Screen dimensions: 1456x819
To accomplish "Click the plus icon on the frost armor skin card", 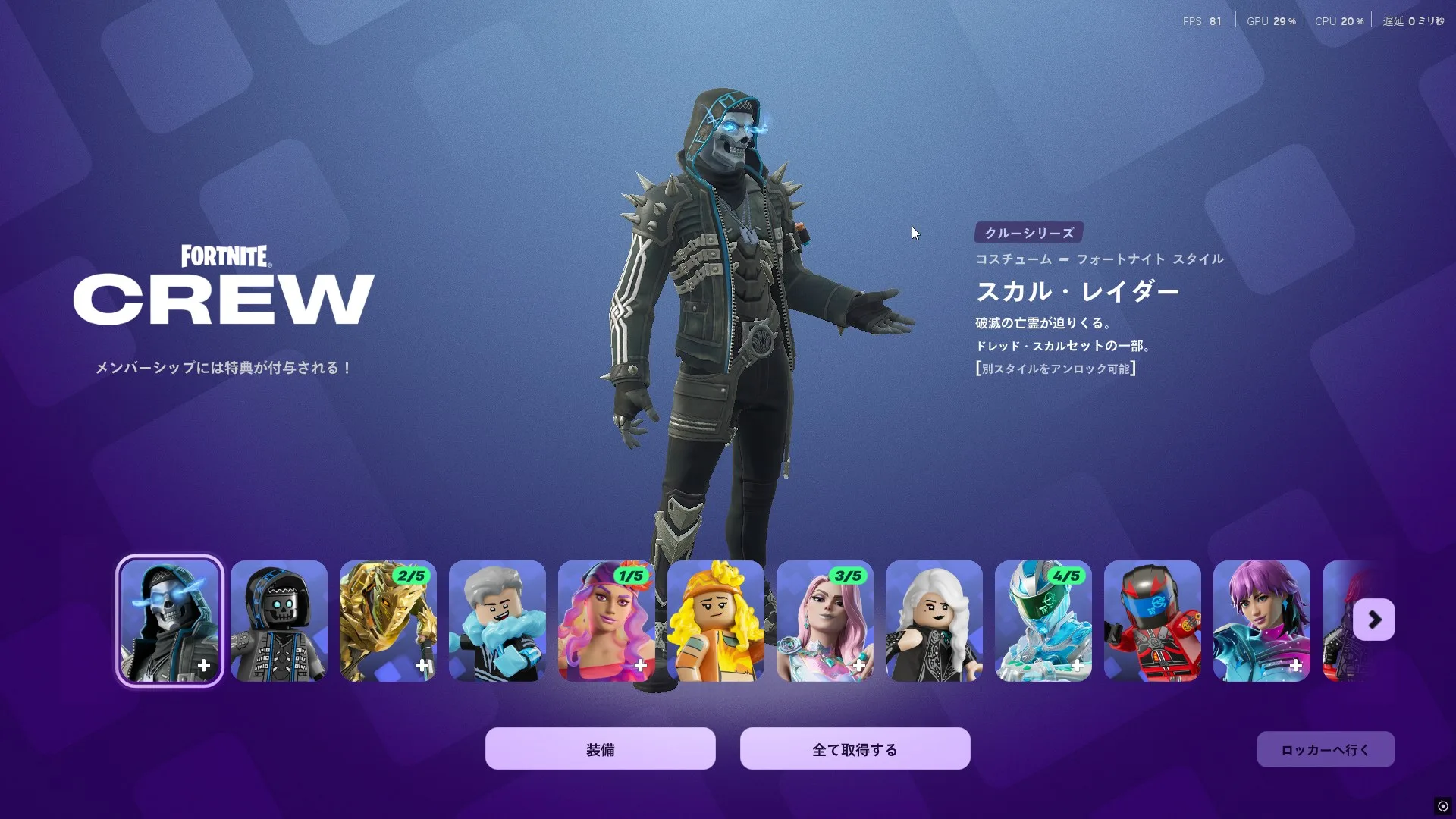I will coord(1077,666).
